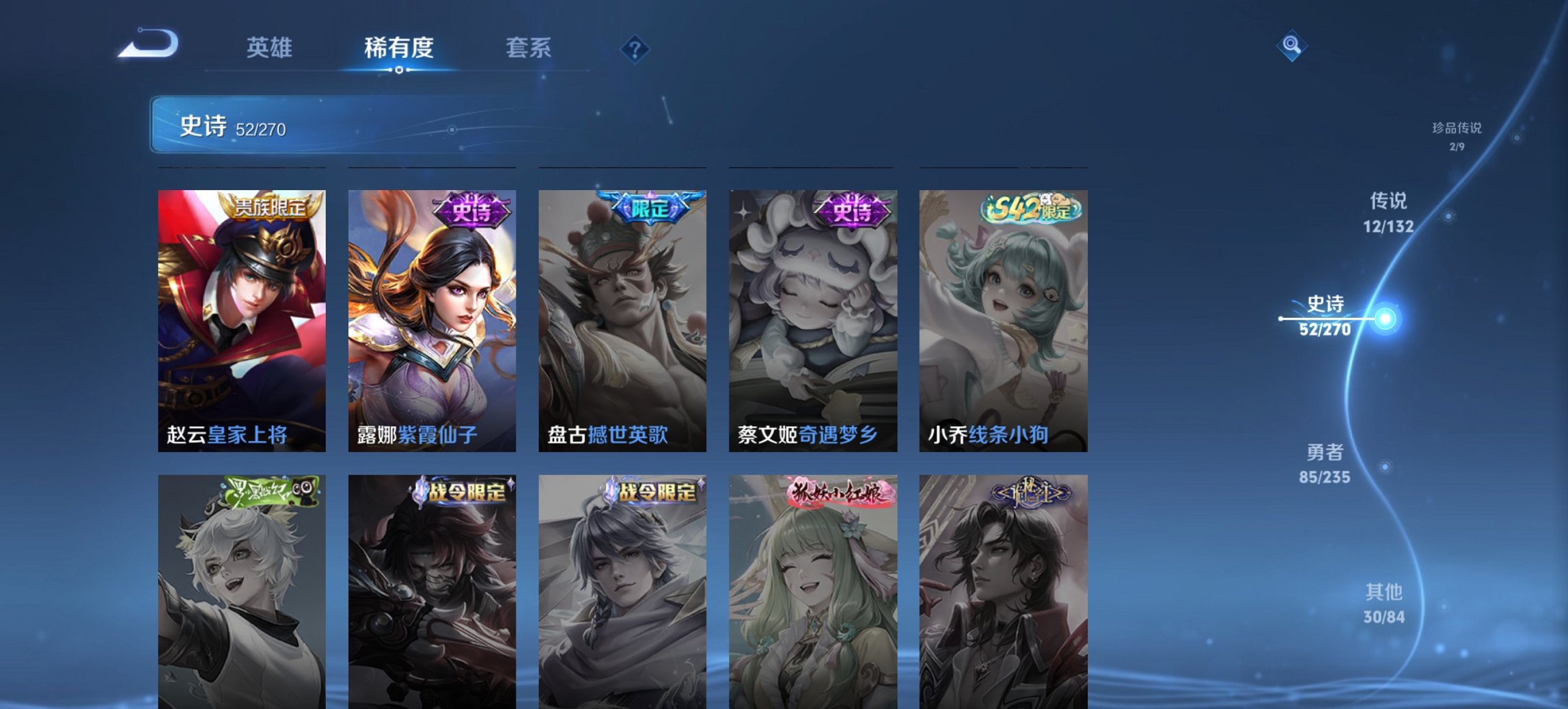Screen dimensions: 1568x709
Task: Switch to the 英雄 tab
Action: pyautogui.click(x=270, y=48)
